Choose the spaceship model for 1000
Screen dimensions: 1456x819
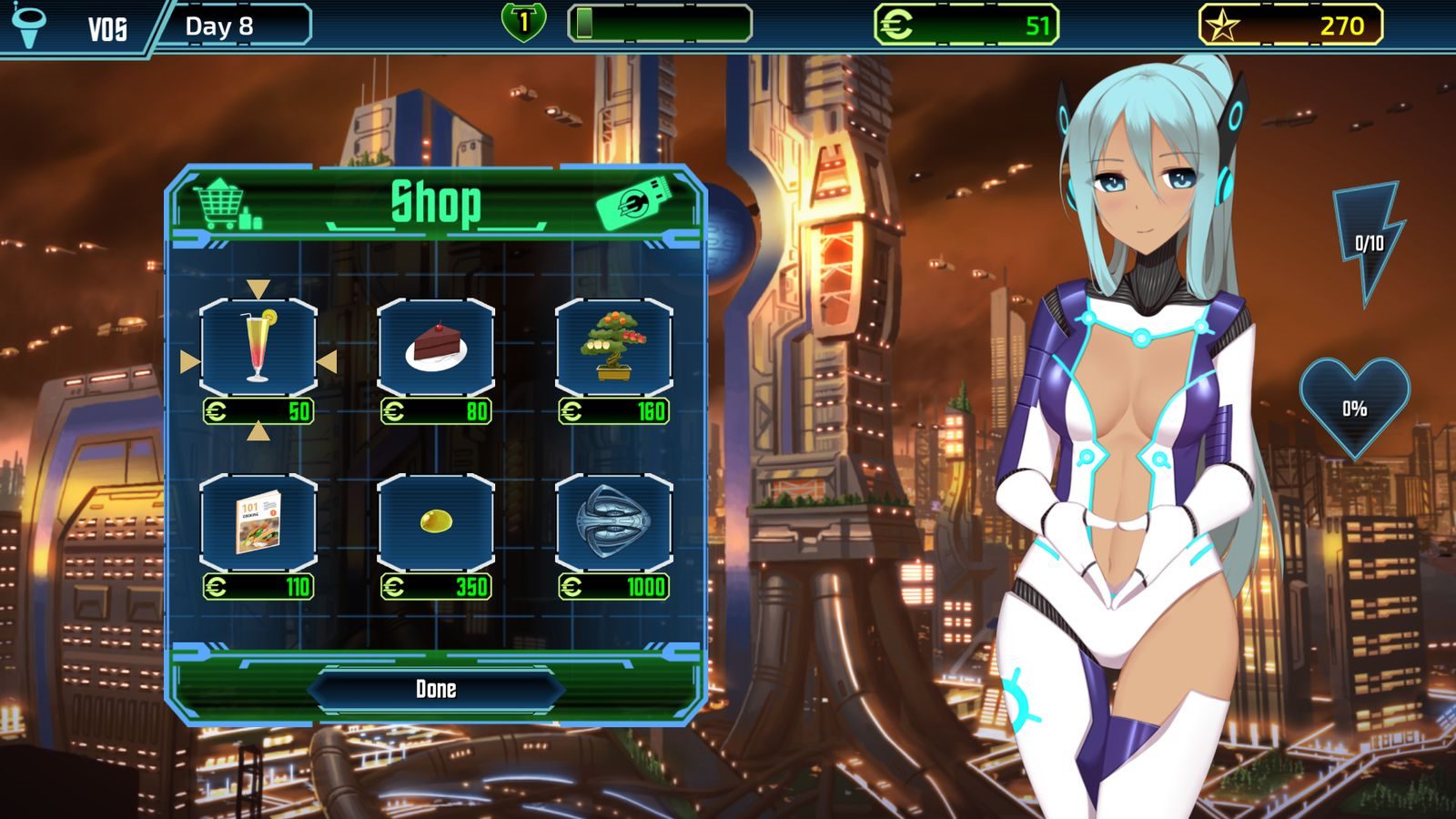(x=613, y=522)
